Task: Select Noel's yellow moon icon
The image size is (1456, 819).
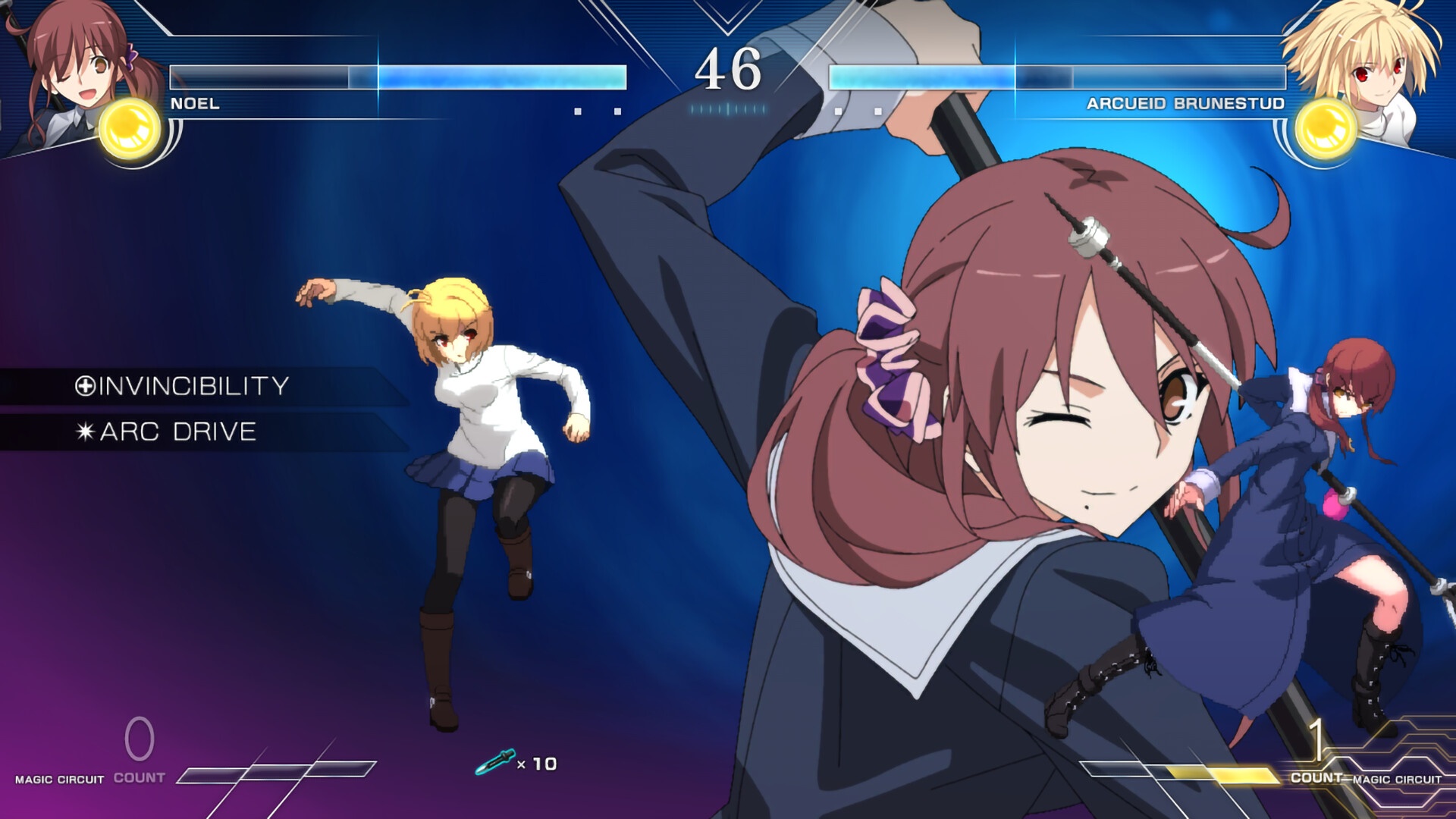Action: click(x=130, y=127)
